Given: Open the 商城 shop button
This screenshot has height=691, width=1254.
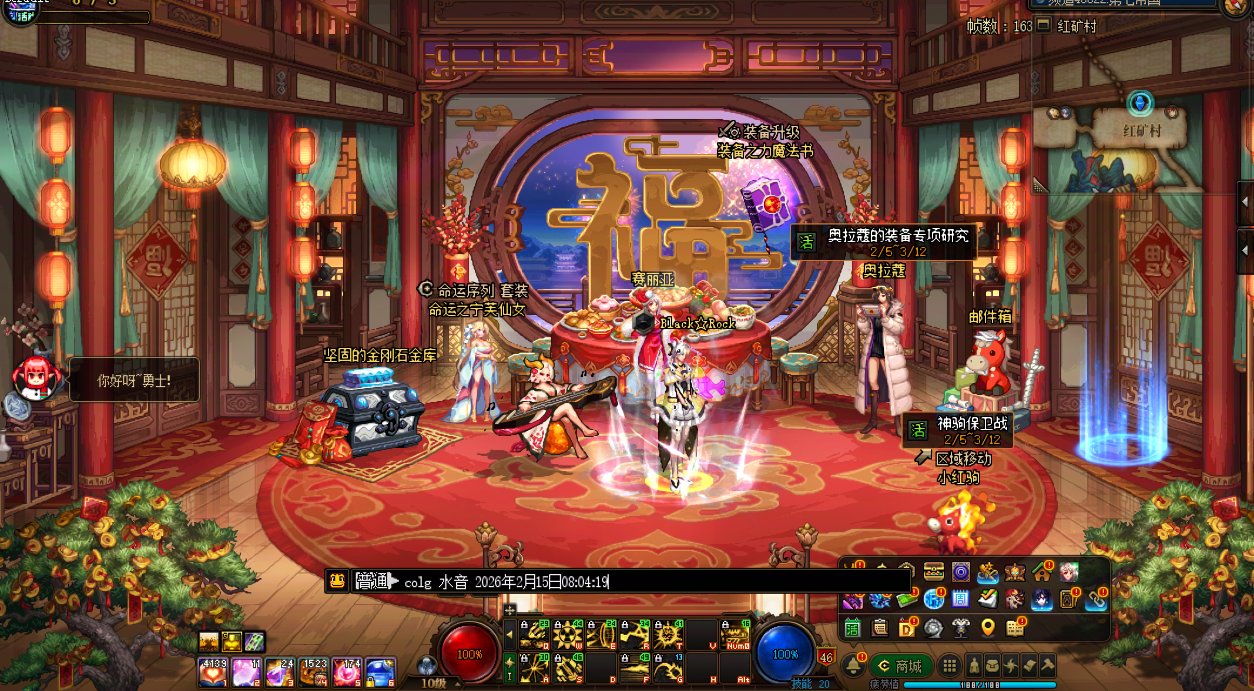Looking at the screenshot, I should pos(900,666).
